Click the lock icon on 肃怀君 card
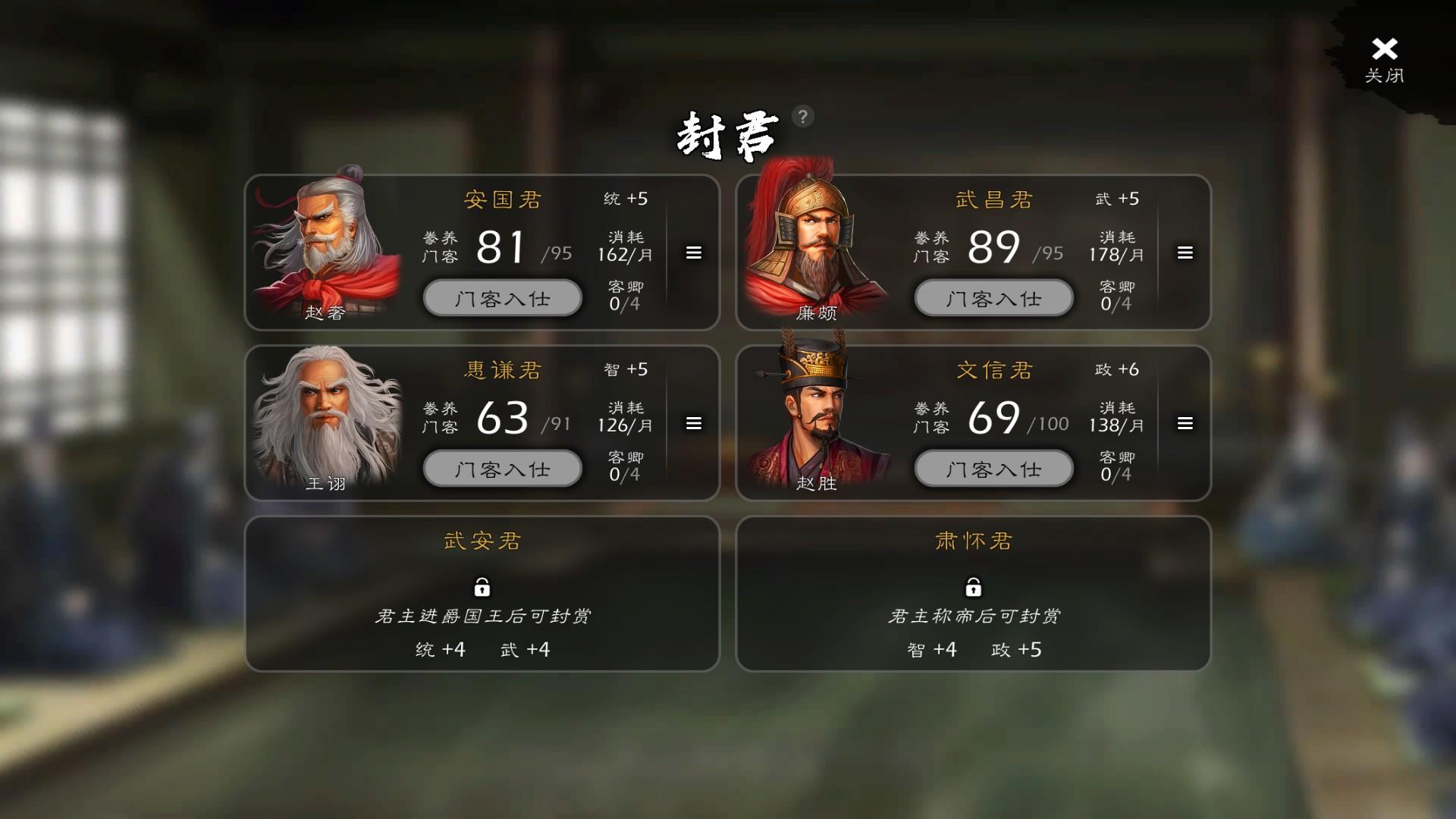Viewport: 1456px width, 819px height. (974, 588)
